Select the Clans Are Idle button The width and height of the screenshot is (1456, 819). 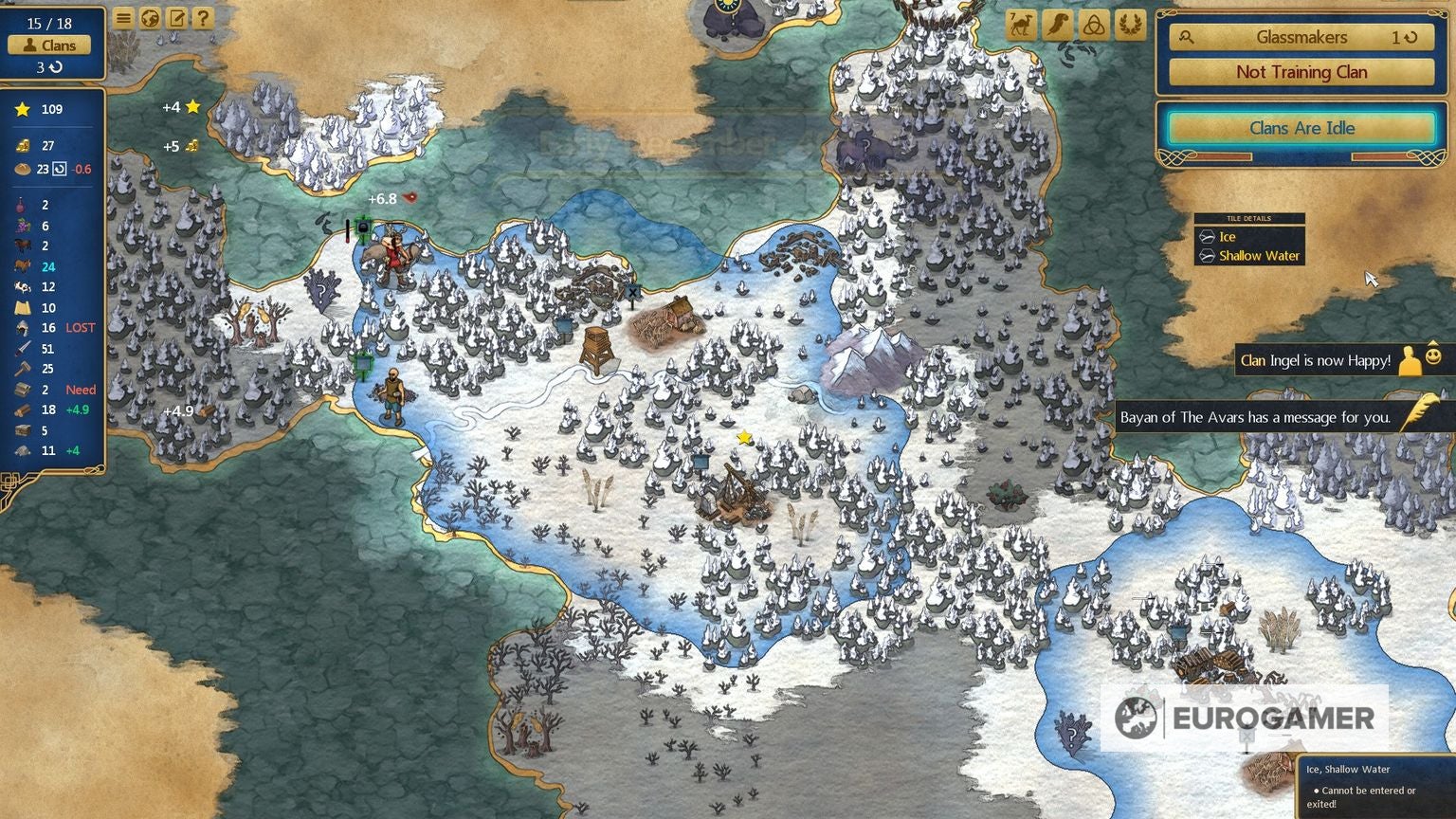[x=1301, y=128]
